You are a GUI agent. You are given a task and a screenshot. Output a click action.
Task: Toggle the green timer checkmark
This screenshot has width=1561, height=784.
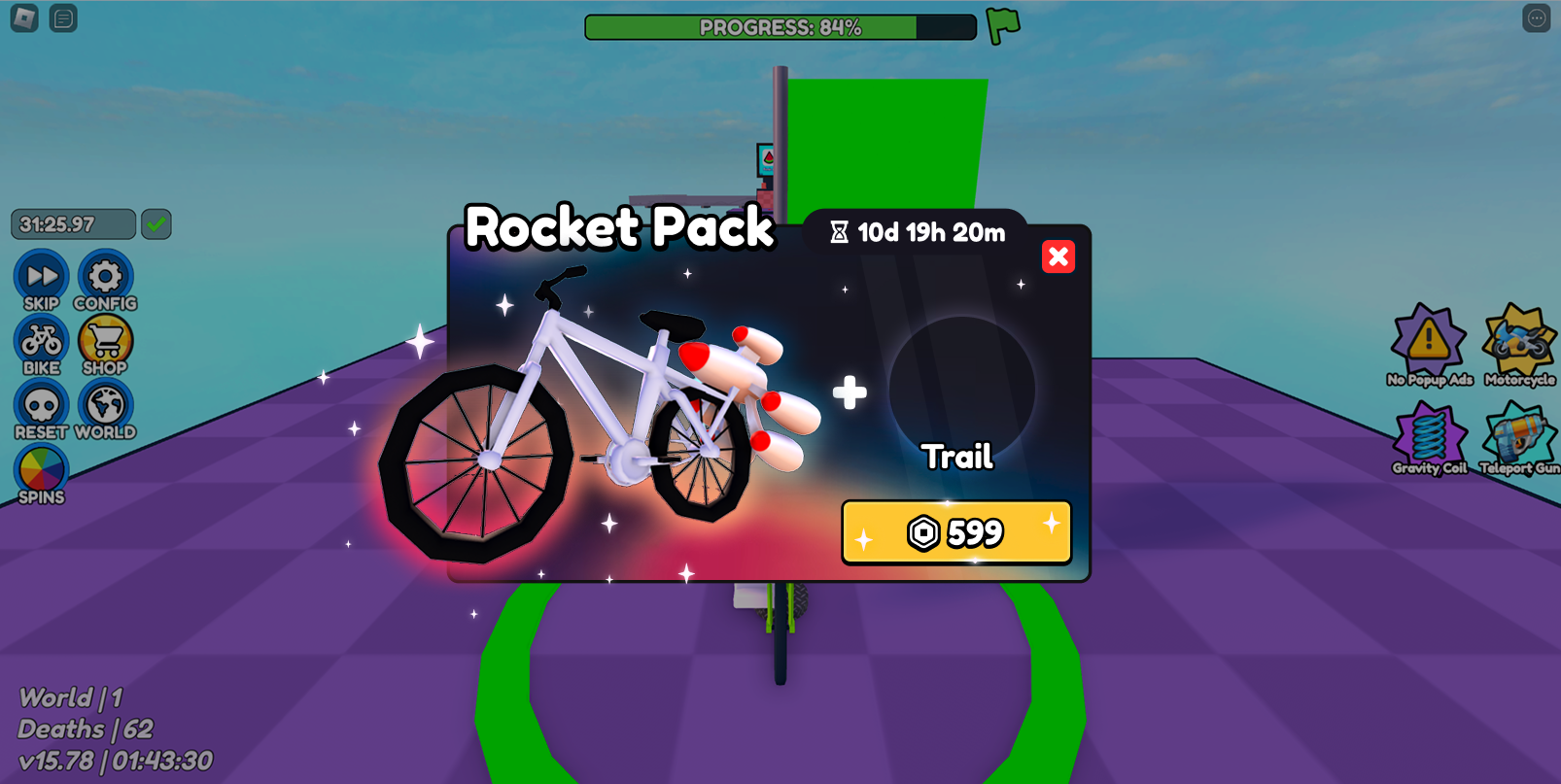tap(156, 224)
